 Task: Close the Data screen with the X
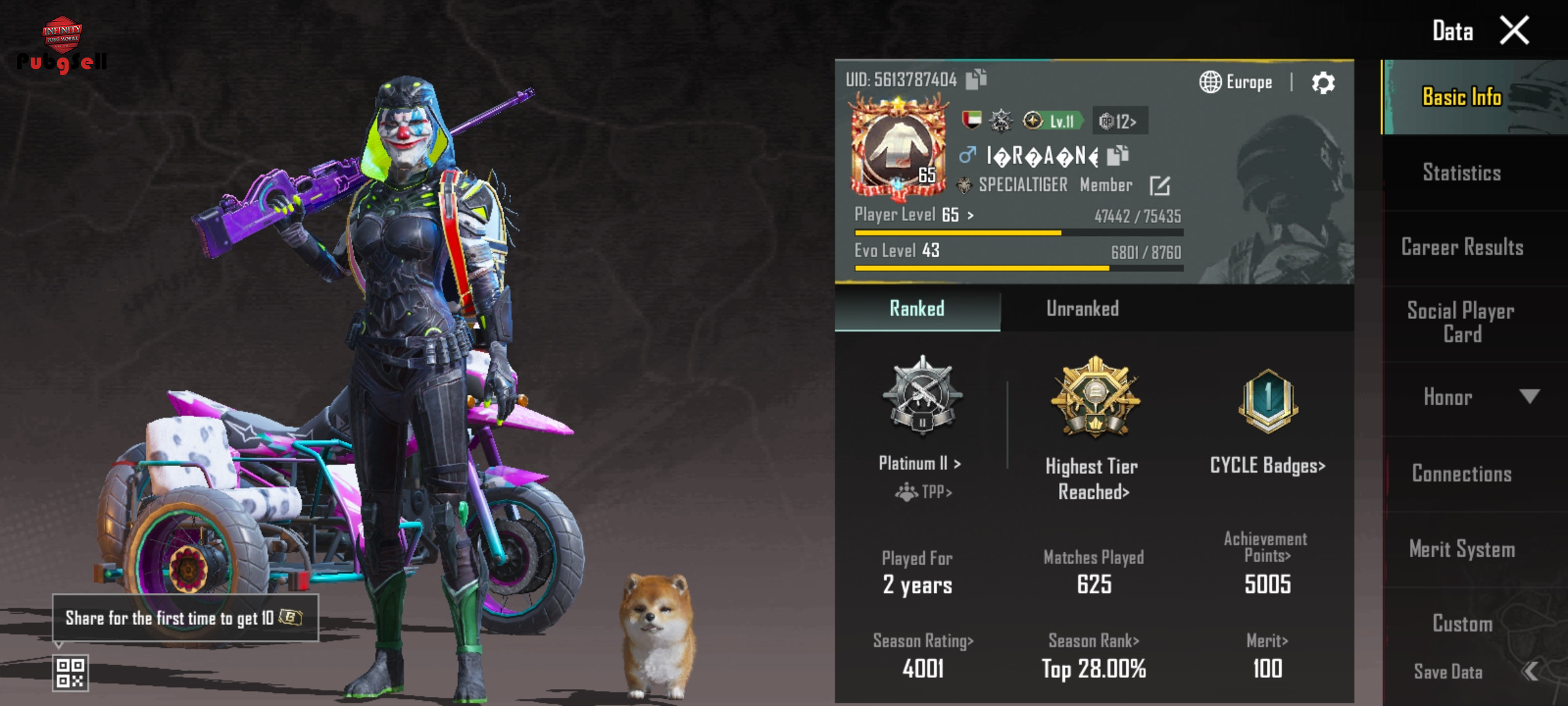[1514, 31]
